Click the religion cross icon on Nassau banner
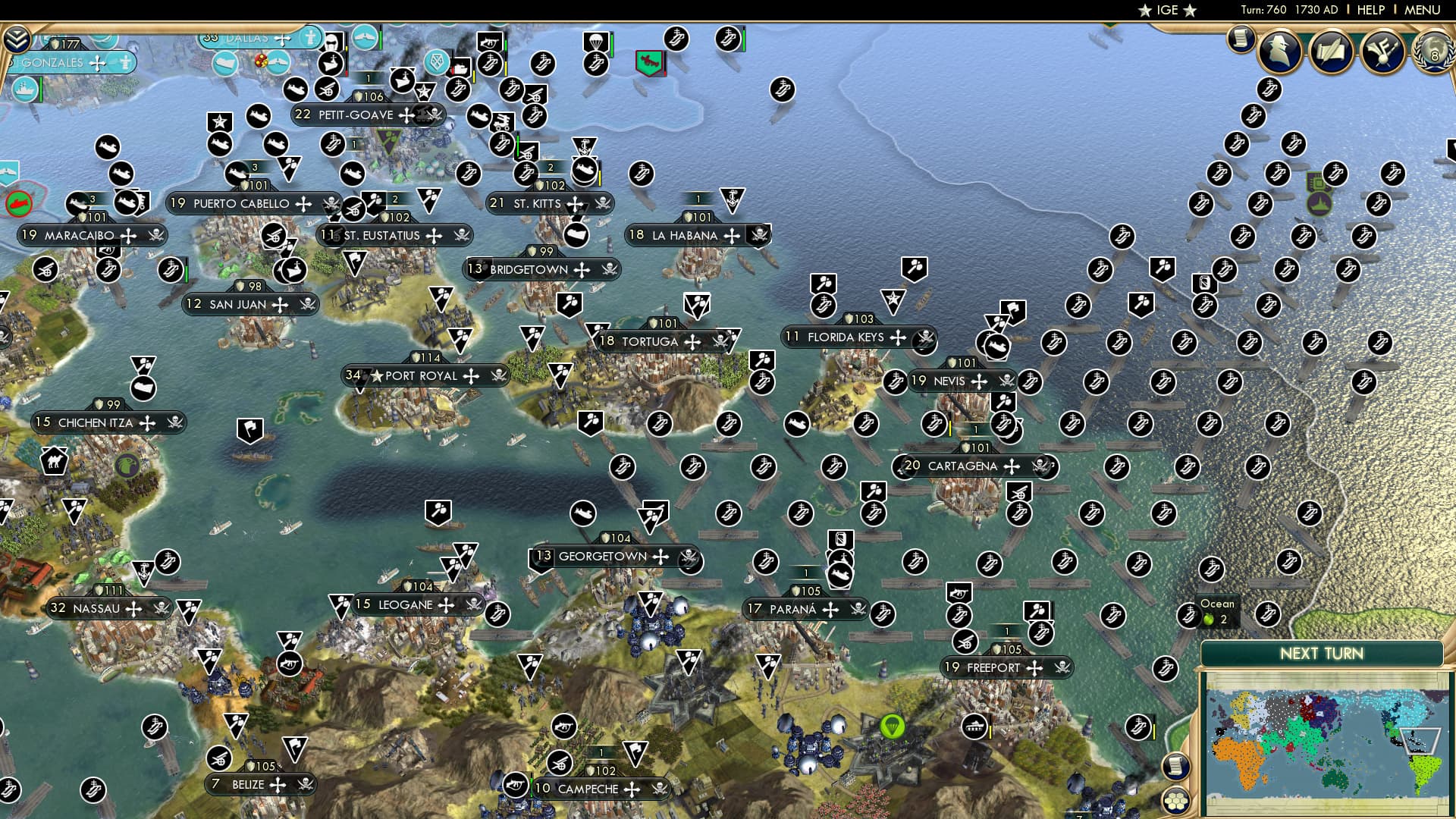The width and height of the screenshot is (1456, 819). coord(133,610)
